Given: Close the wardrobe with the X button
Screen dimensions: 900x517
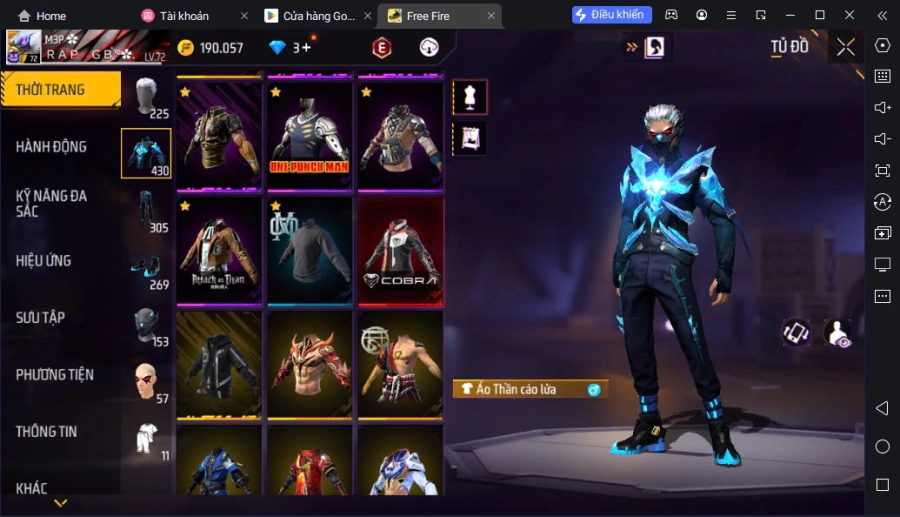Looking at the screenshot, I should (x=846, y=47).
